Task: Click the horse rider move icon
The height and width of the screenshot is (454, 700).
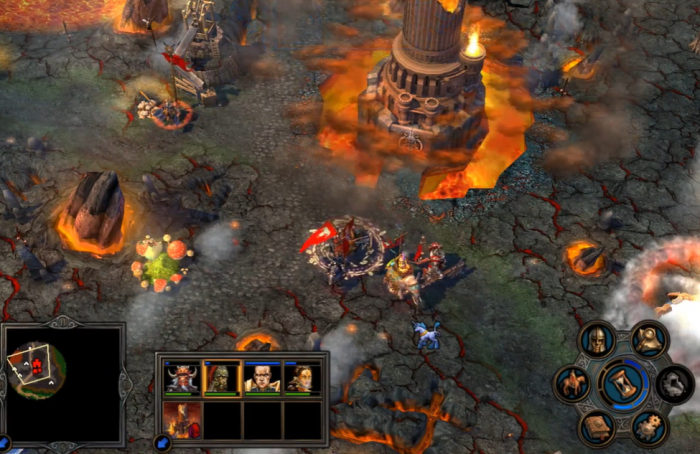Action: point(574,383)
